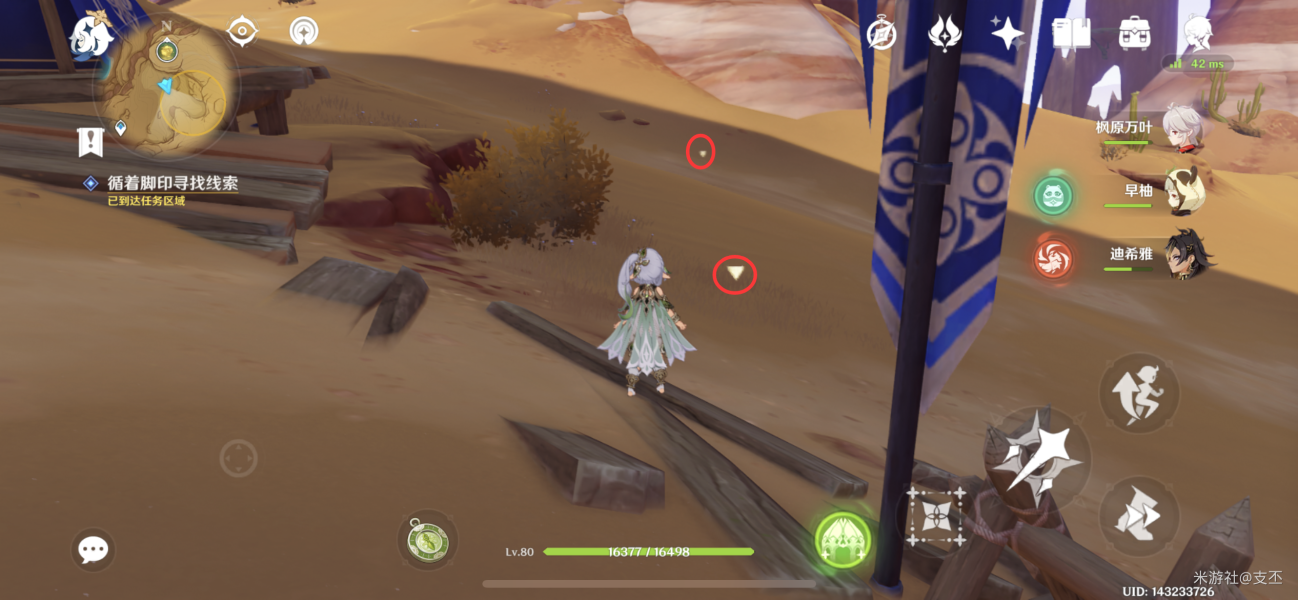Open the character screen icon

click(x=1197, y=34)
